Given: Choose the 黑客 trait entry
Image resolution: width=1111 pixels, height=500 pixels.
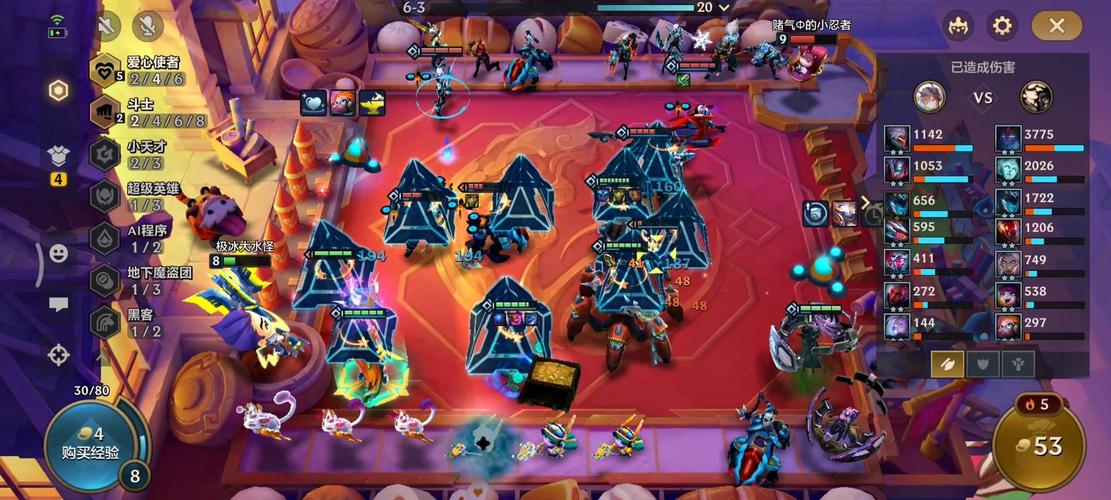Looking at the screenshot, I should pyautogui.click(x=138, y=322).
